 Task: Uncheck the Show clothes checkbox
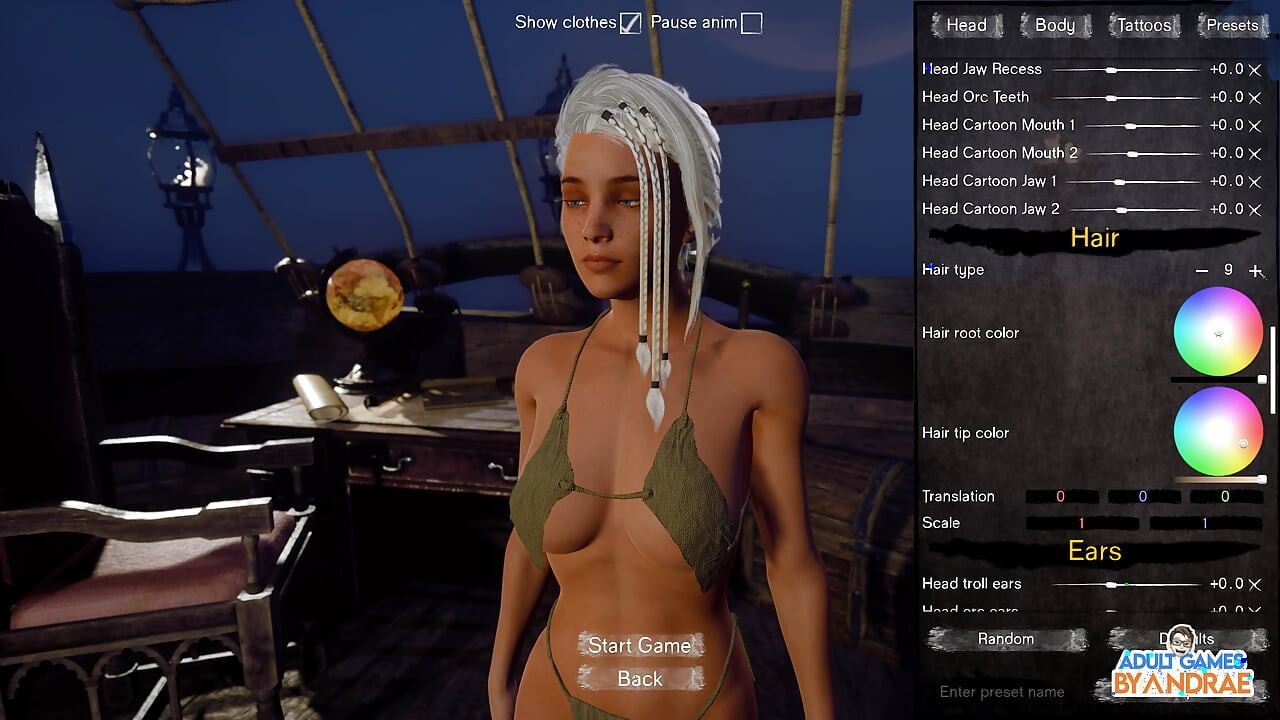click(x=630, y=21)
